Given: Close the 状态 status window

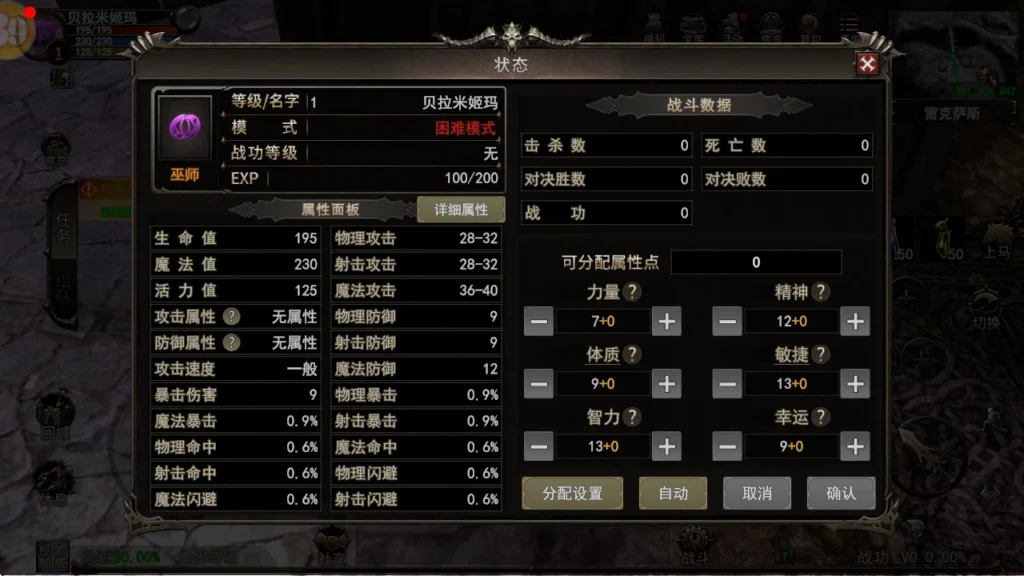Looking at the screenshot, I should [867, 65].
